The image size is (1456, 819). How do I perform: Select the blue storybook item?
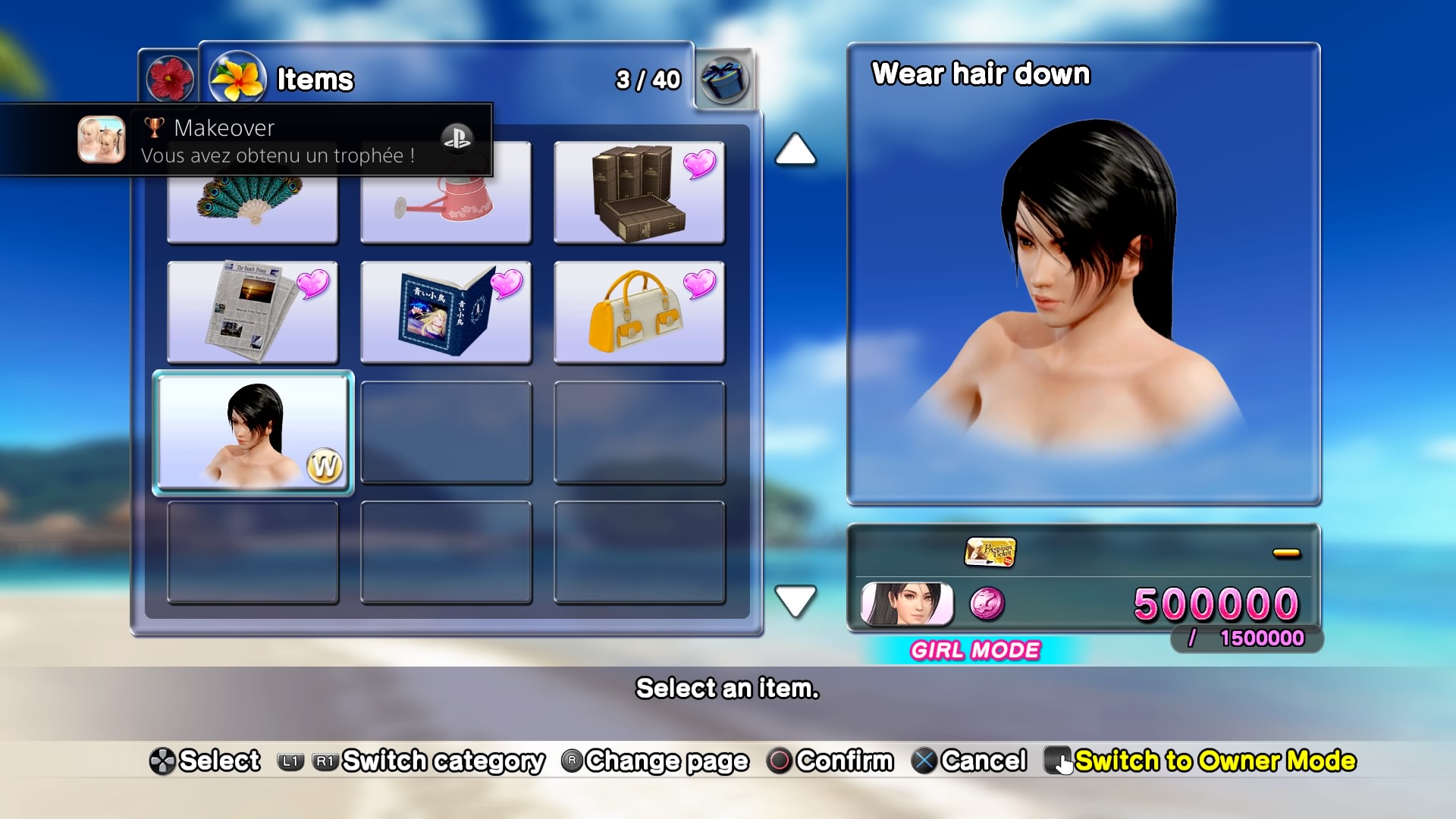[446, 312]
